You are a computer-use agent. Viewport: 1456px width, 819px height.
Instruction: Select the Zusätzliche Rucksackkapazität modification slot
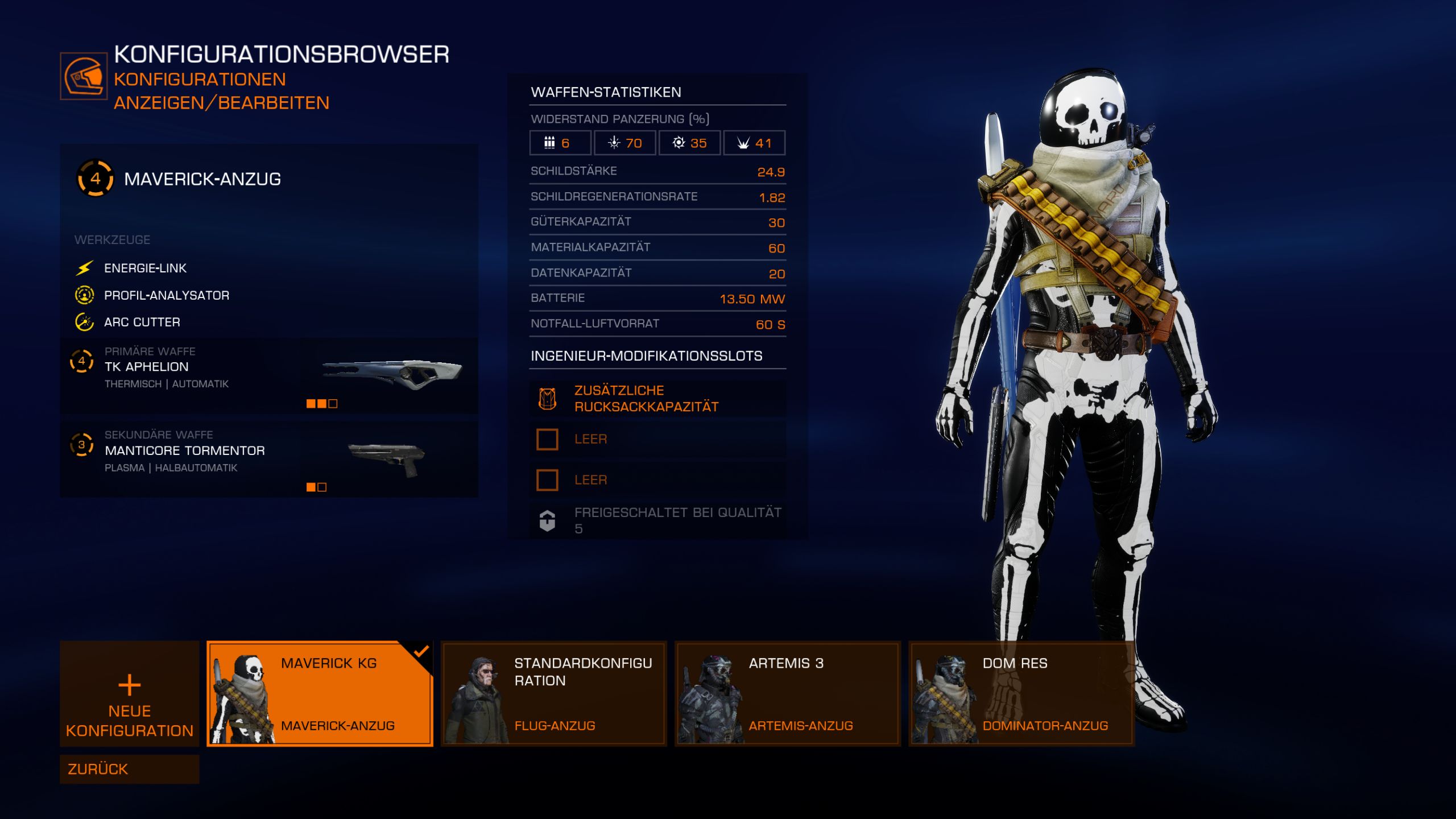(x=657, y=399)
